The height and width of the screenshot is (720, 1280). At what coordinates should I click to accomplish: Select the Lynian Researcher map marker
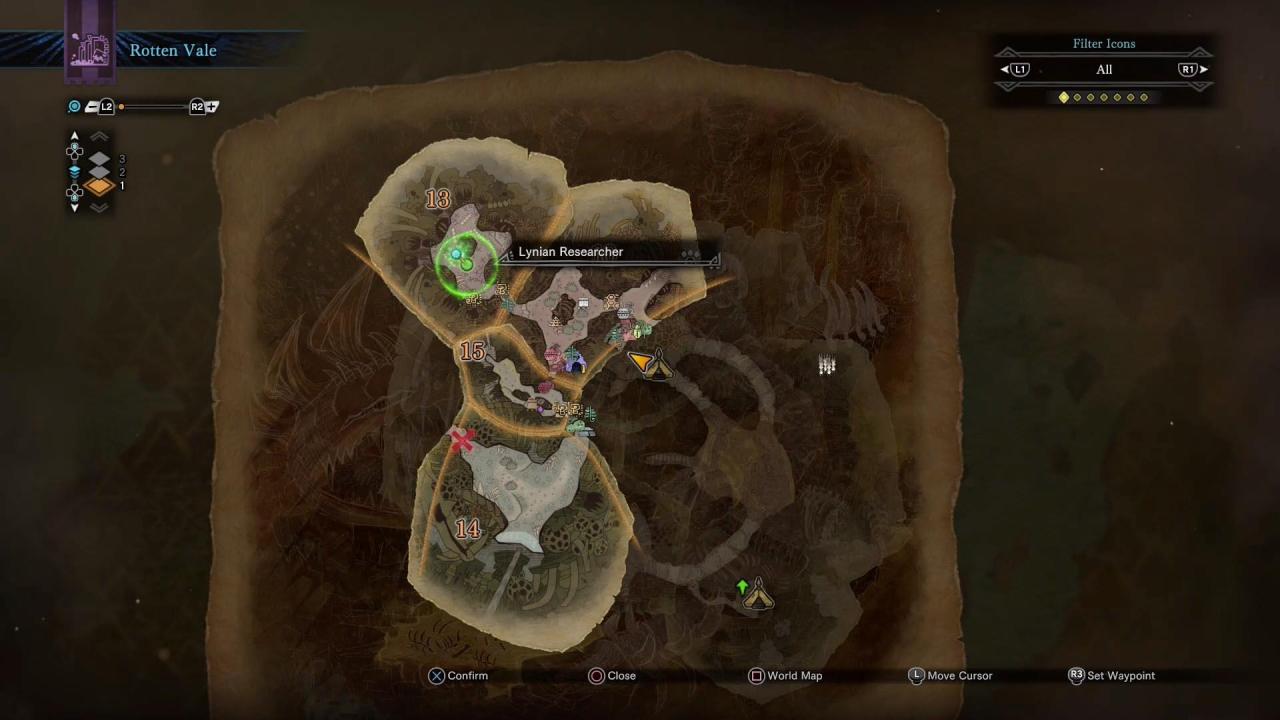[x=463, y=261]
